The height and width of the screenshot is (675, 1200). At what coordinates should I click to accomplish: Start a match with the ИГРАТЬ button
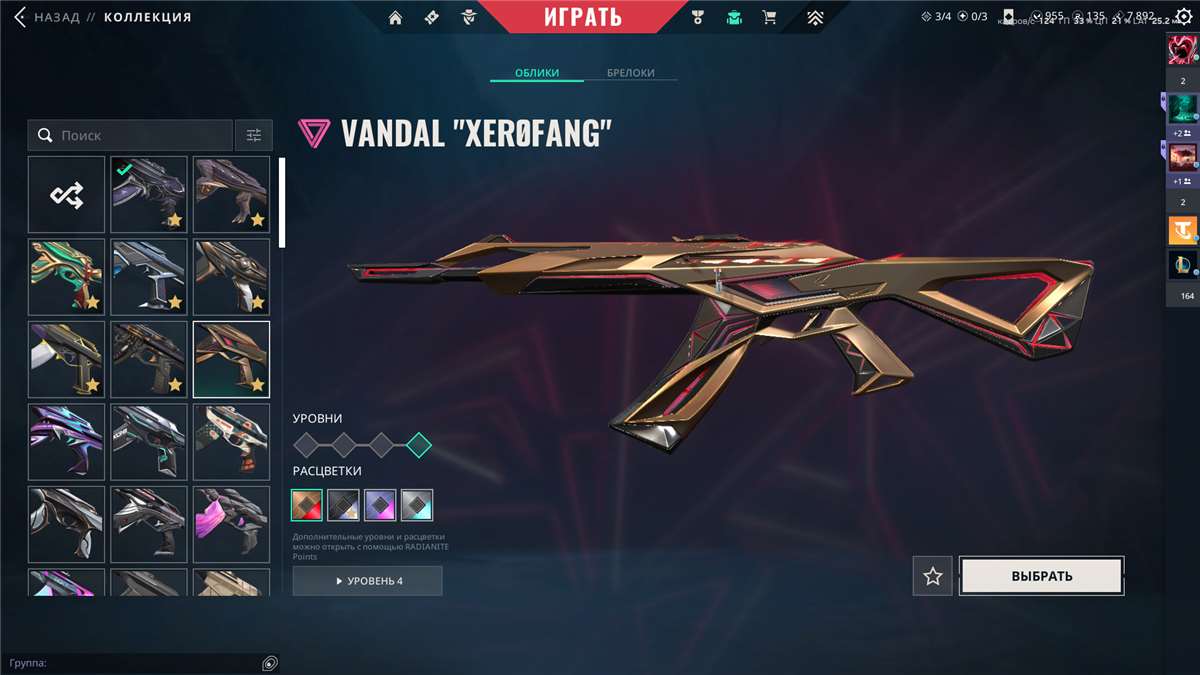(583, 17)
